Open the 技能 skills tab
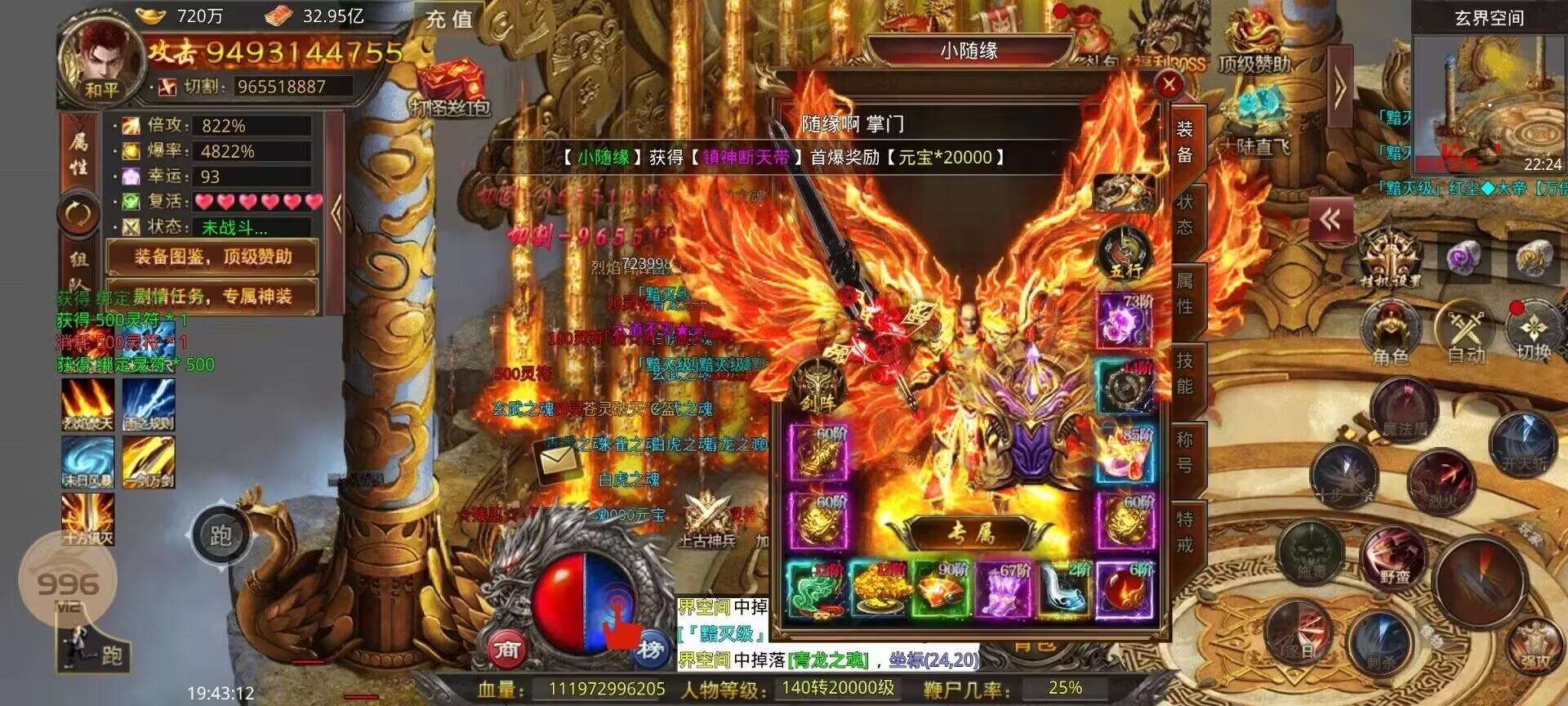The width and height of the screenshot is (1568, 706). pos(1184,373)
